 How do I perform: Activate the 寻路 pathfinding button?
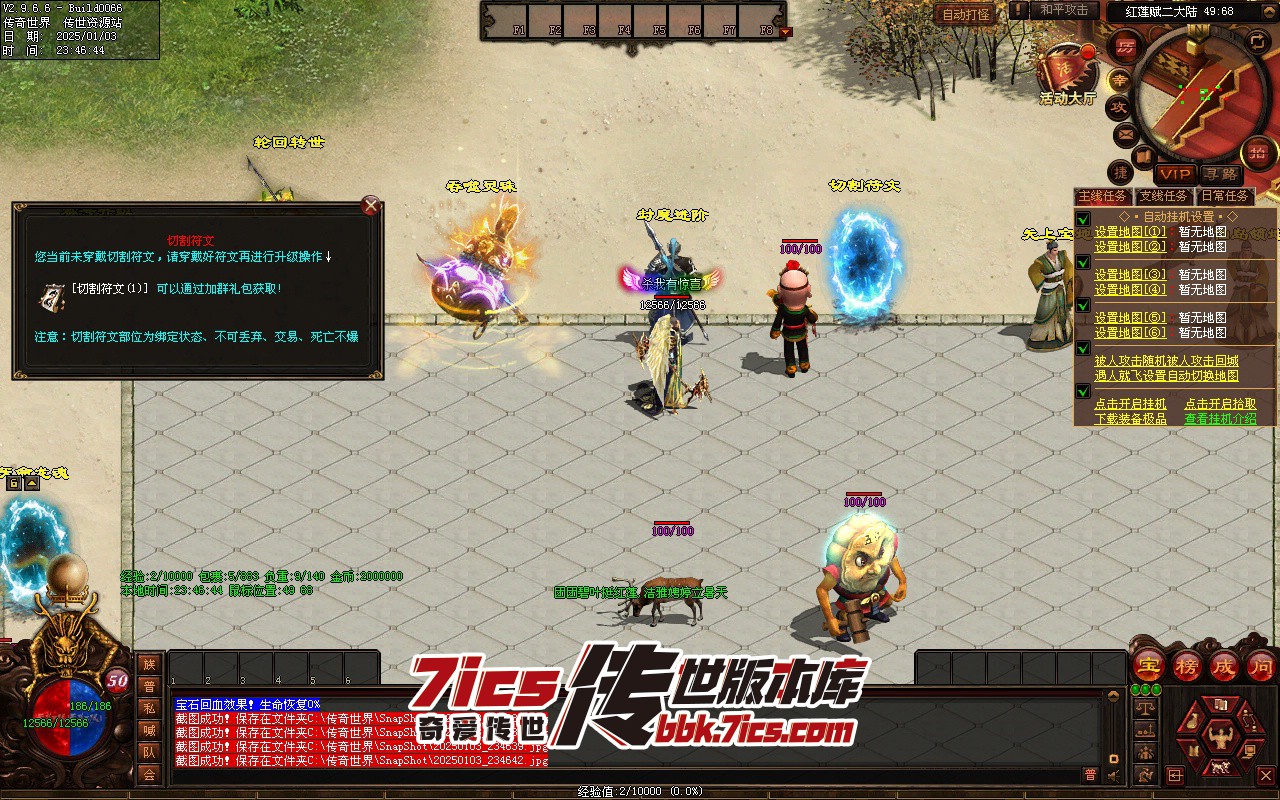click(x=1219, y=174)
